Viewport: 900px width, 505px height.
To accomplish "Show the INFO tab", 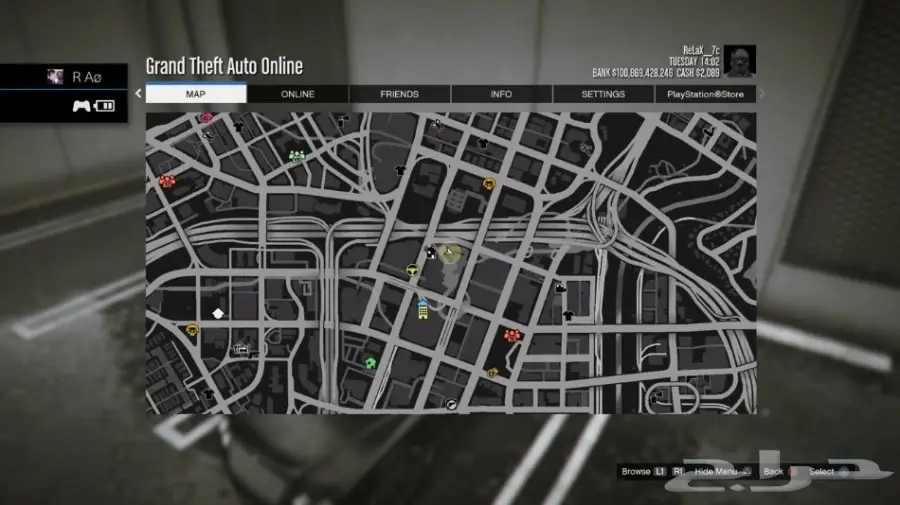I will [x=501, y=94].
